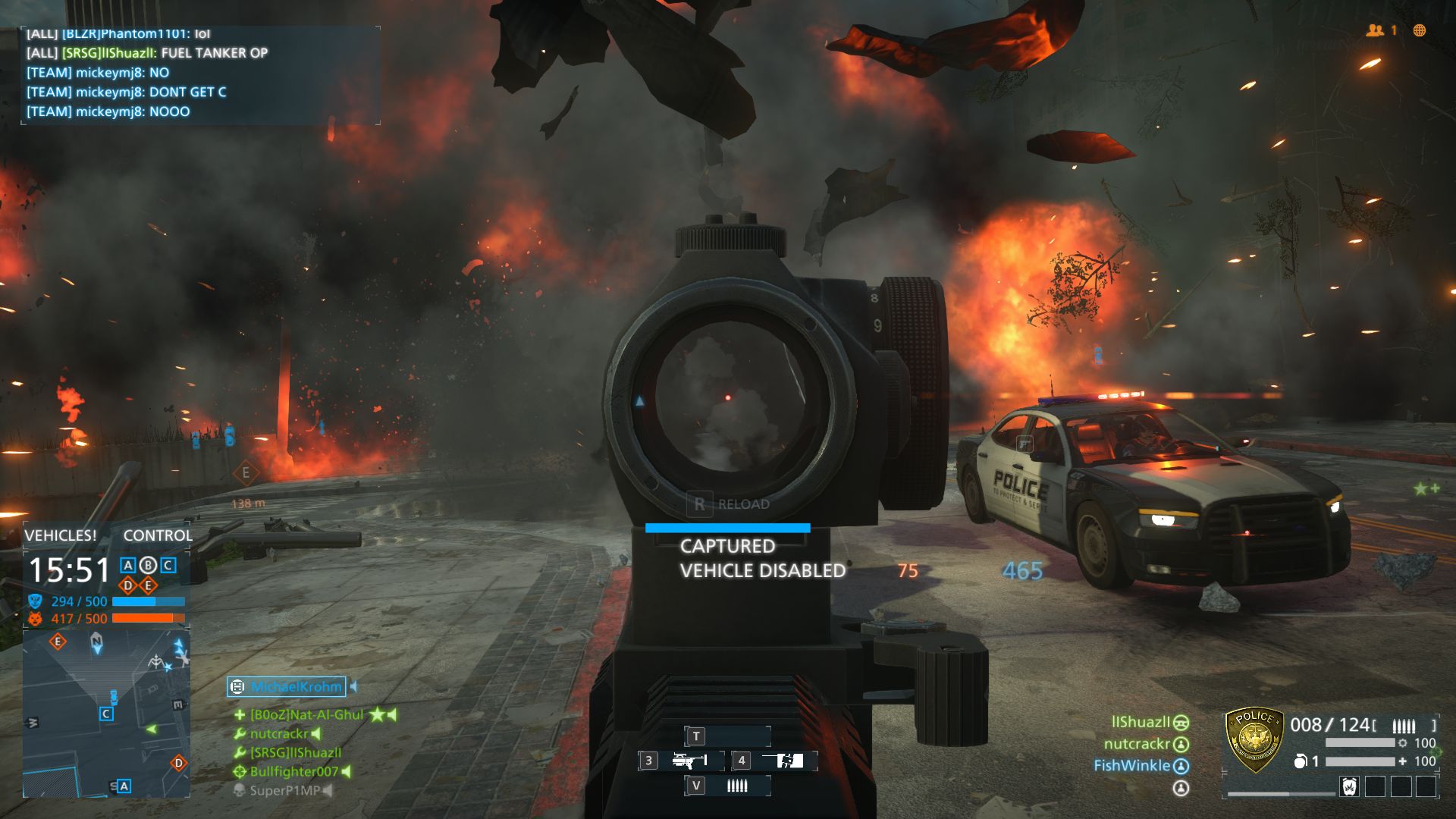
Task: Select gadget slot 4
Action: 775,761
